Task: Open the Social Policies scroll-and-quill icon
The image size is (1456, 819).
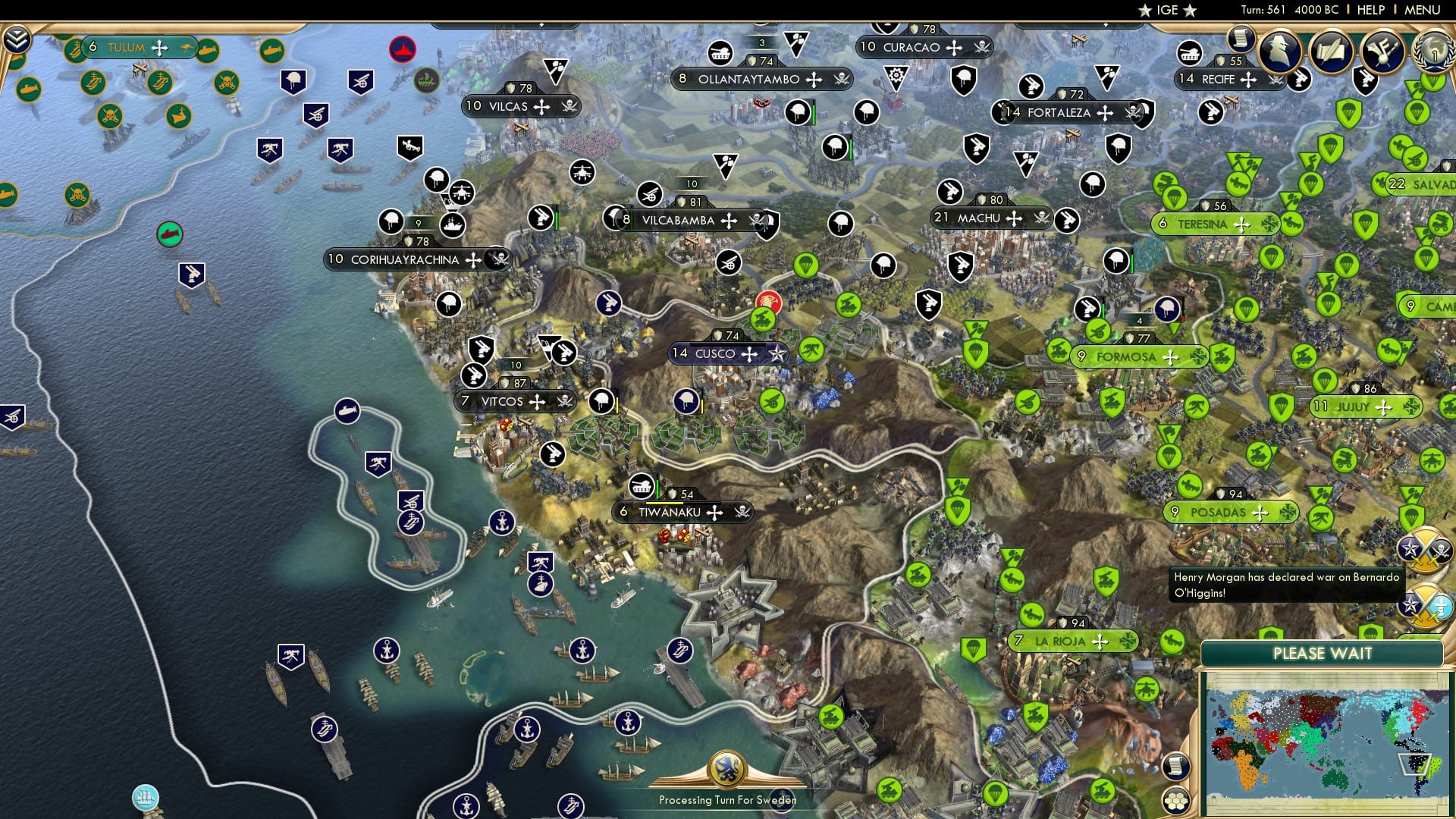Action: coord(1332,51)
